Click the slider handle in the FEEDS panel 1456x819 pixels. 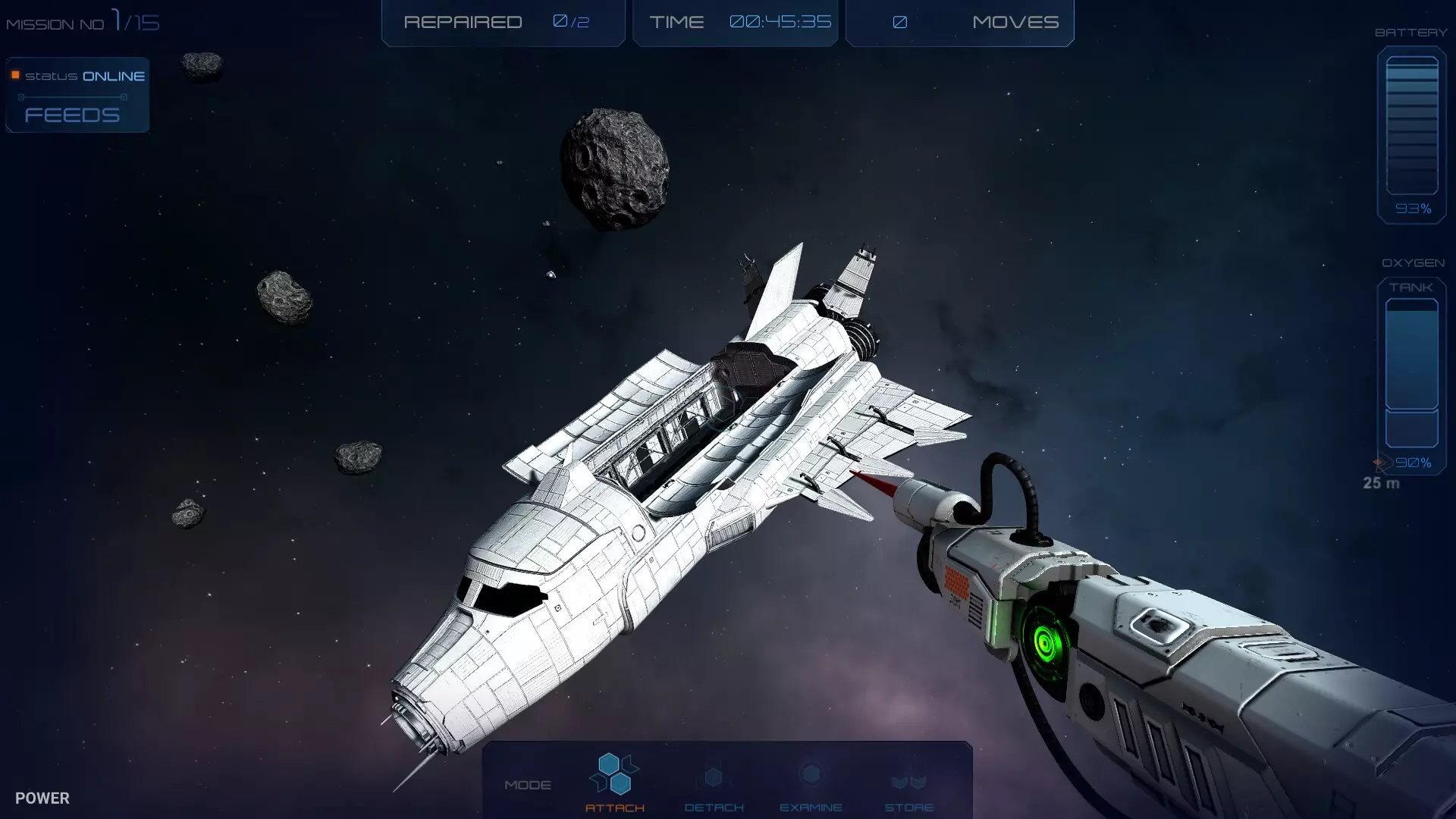coord(20,96)
